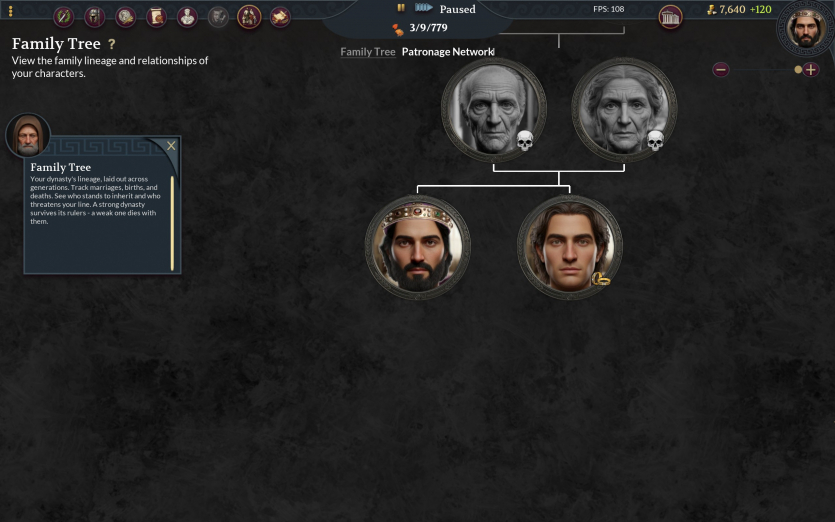Click the Family Tree help question mark
Image resolution: width=835 pixels, height=522 pixels.
coord(112,45)
